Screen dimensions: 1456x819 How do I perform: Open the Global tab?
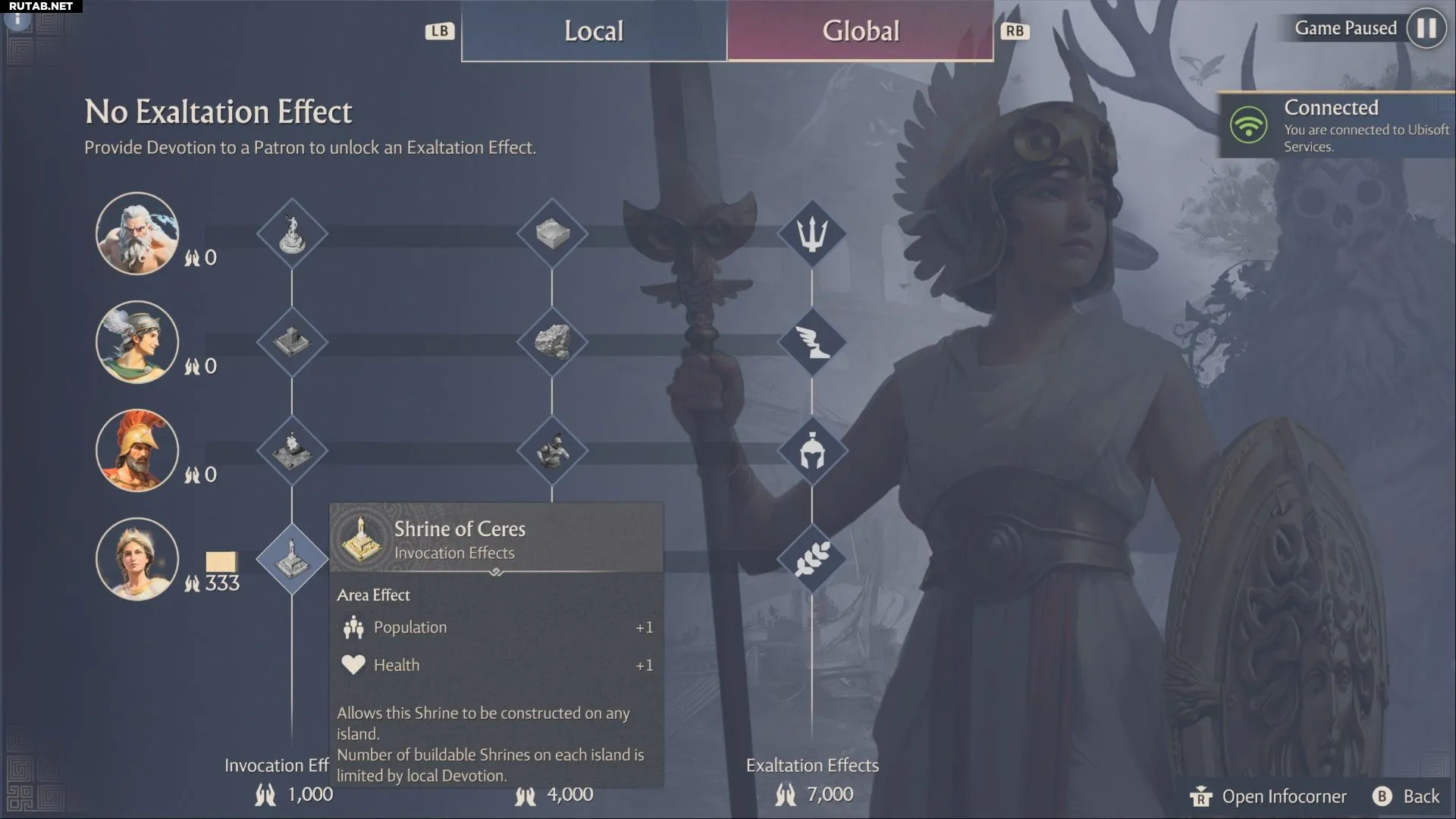[861, 31]
